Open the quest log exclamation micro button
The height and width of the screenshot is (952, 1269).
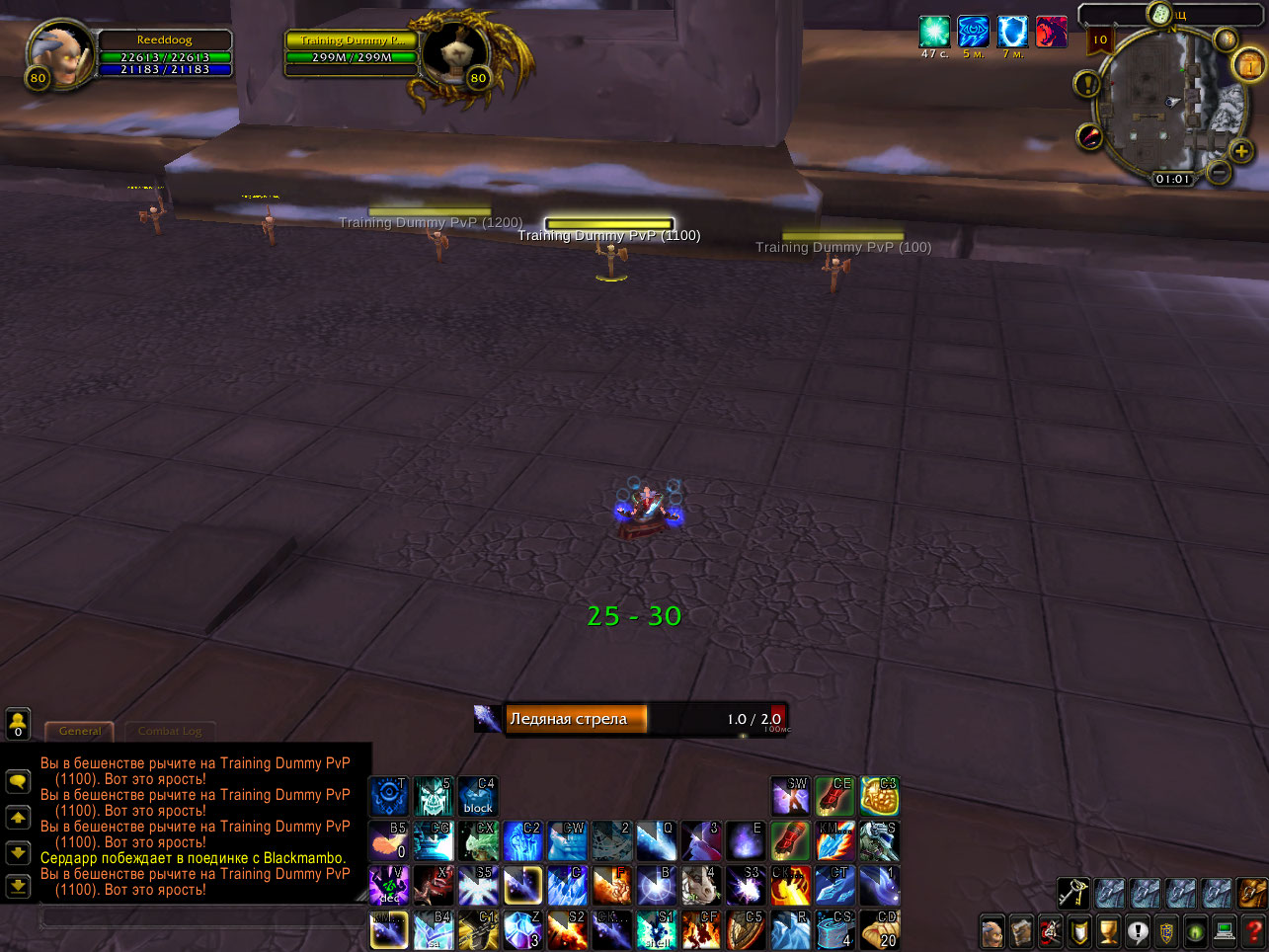(x=1136, y=930)
